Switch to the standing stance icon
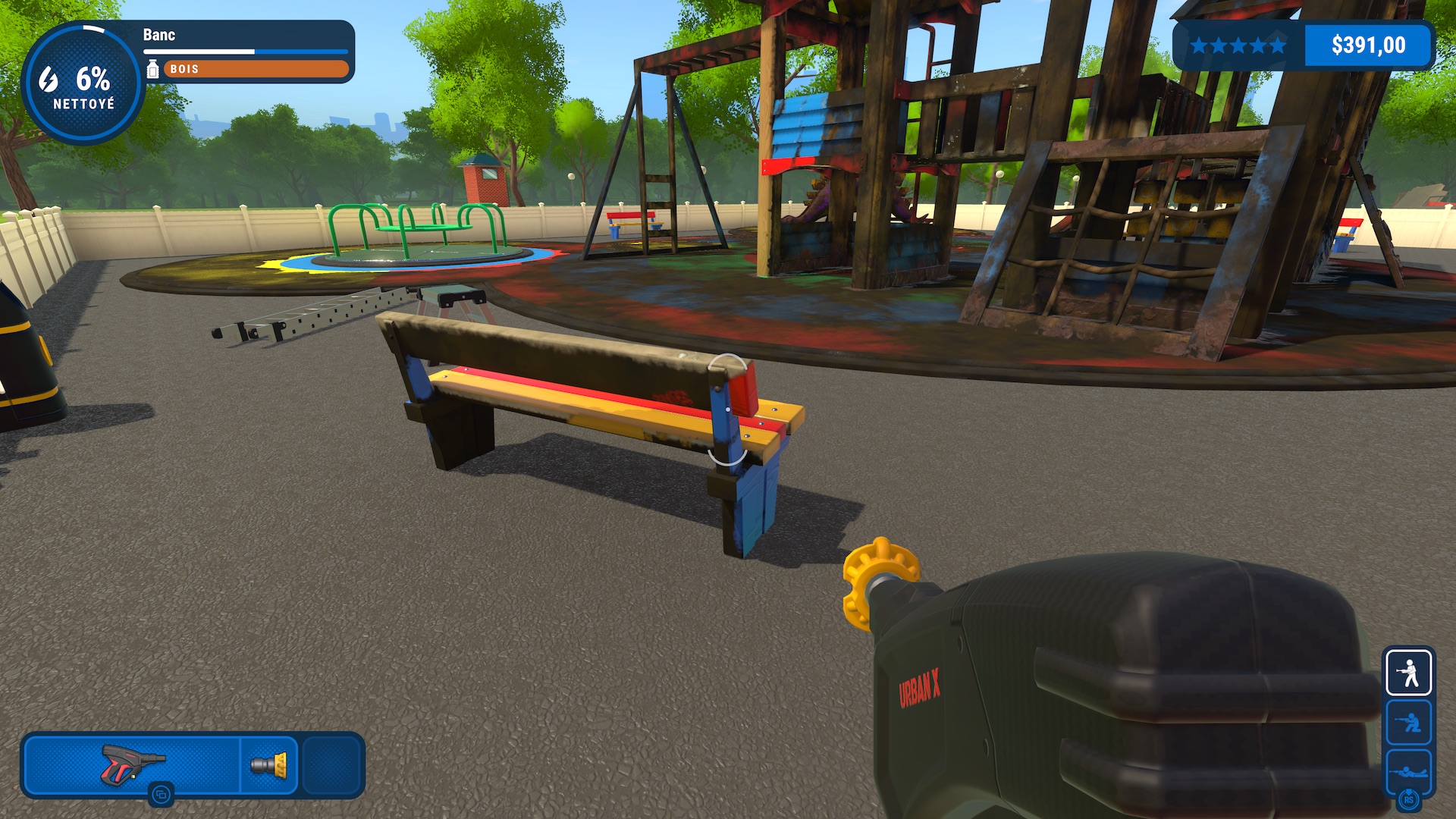The image size is (1456, 819). coord(1408,673)
